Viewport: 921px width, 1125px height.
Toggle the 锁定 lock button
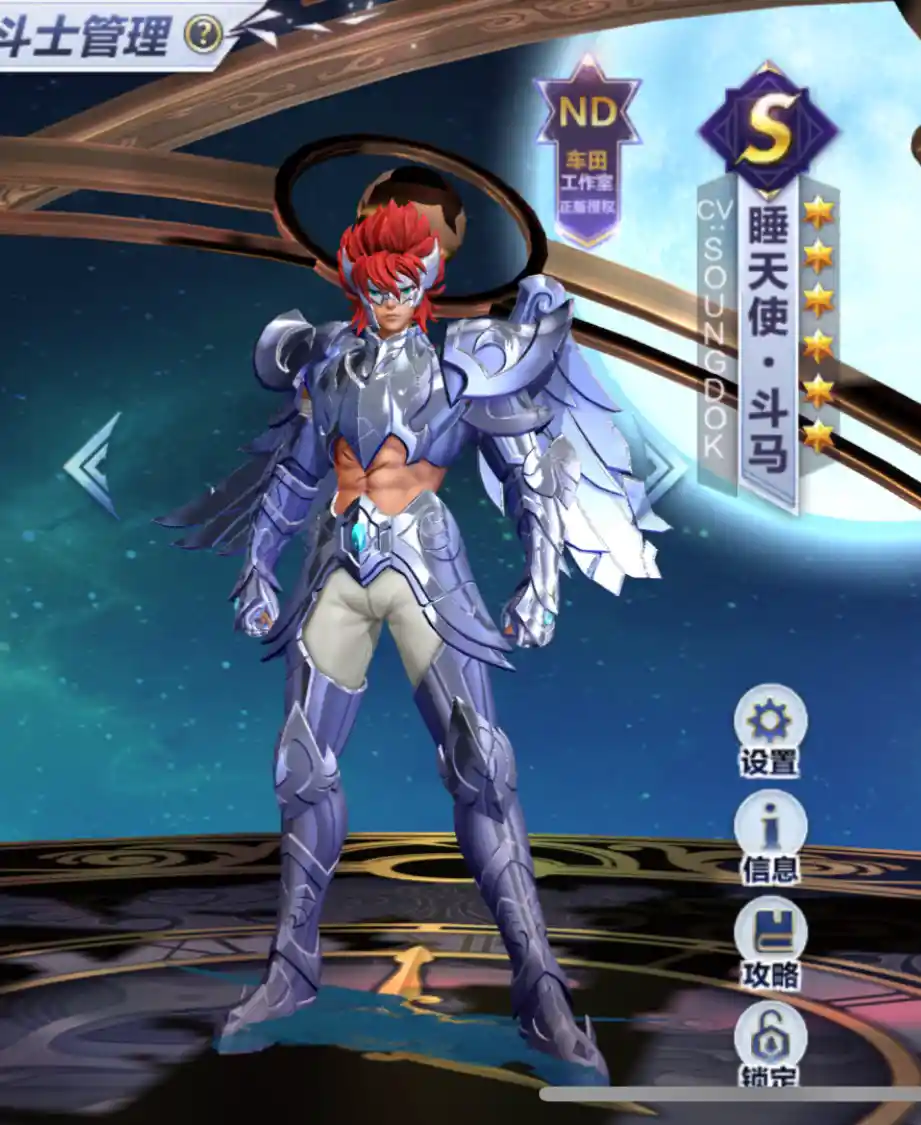coord(770,1040)
